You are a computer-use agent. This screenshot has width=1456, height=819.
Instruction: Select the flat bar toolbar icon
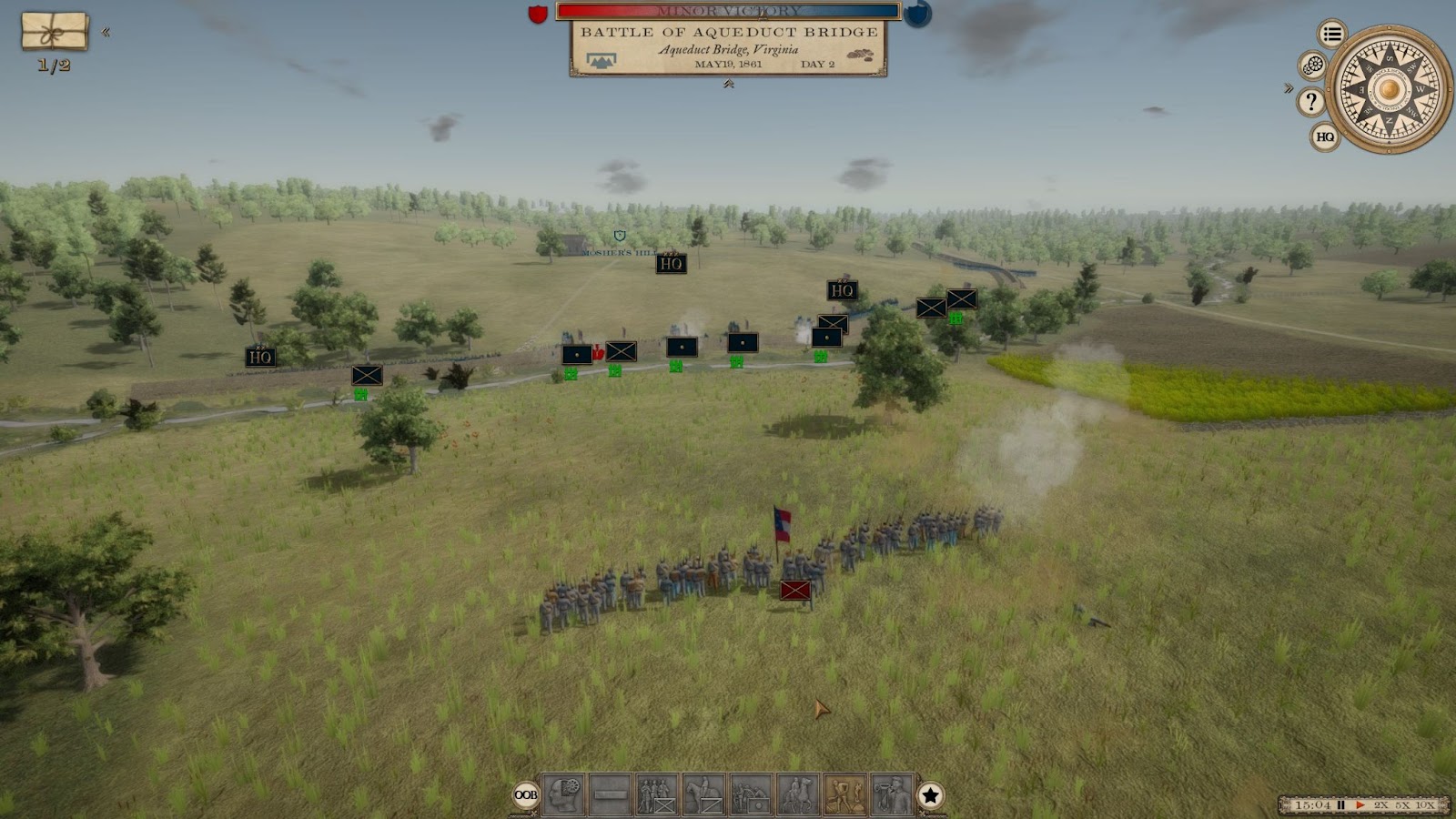611,794
